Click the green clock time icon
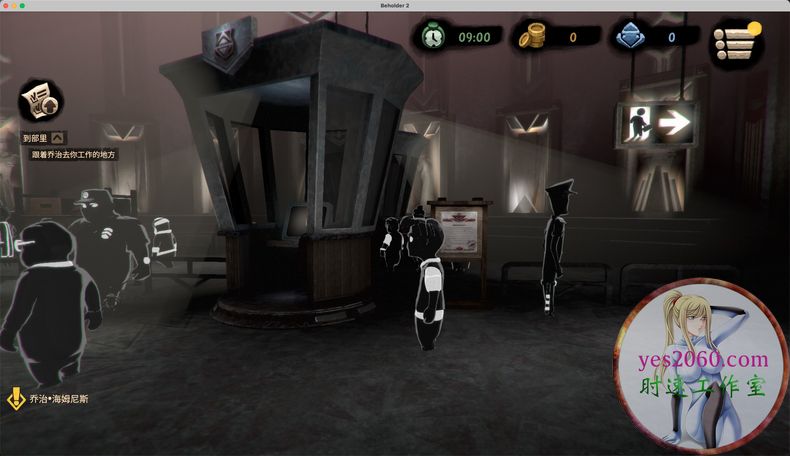 (x=432, y=37)
